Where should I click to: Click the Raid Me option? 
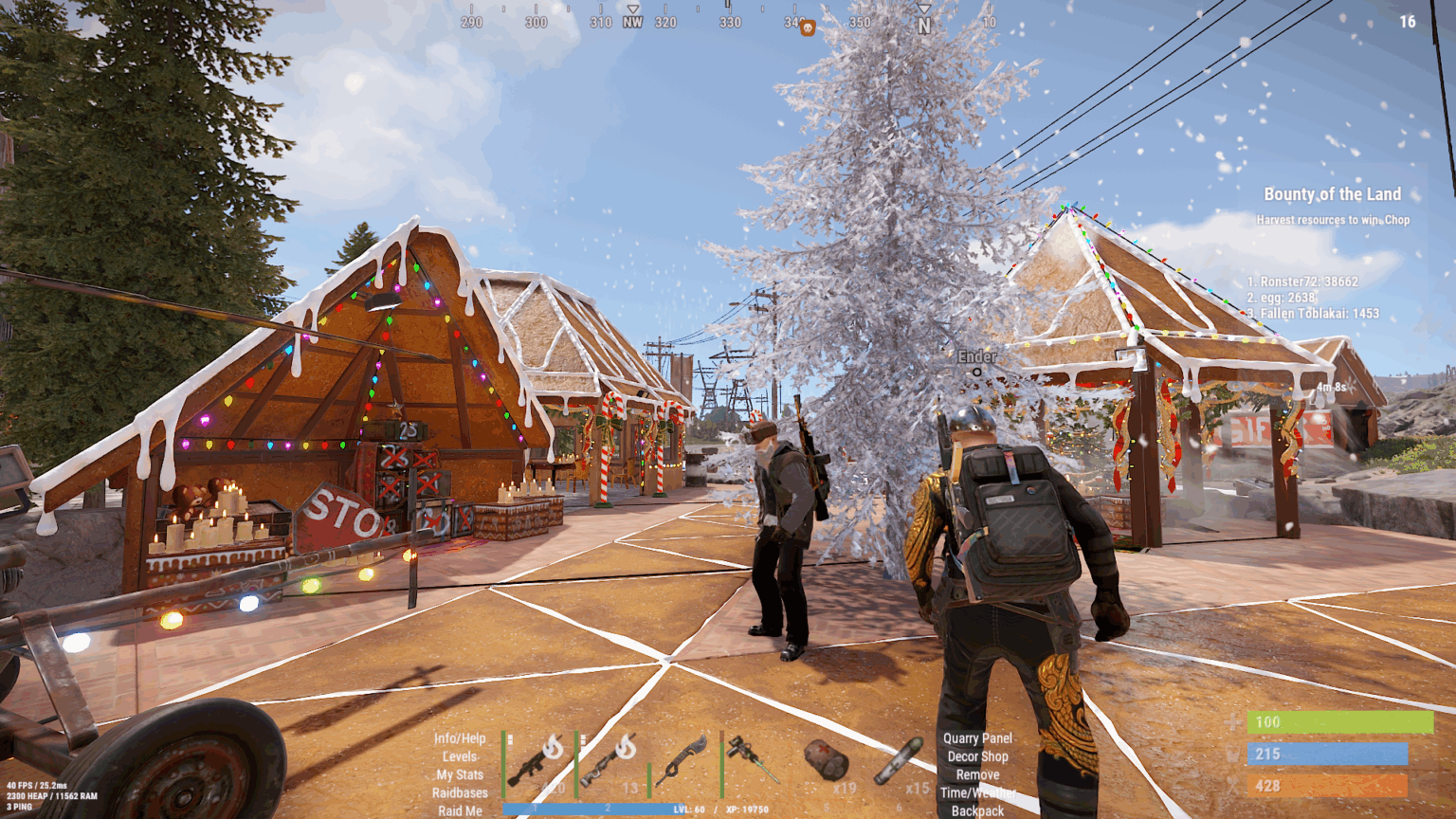(460, 810)
